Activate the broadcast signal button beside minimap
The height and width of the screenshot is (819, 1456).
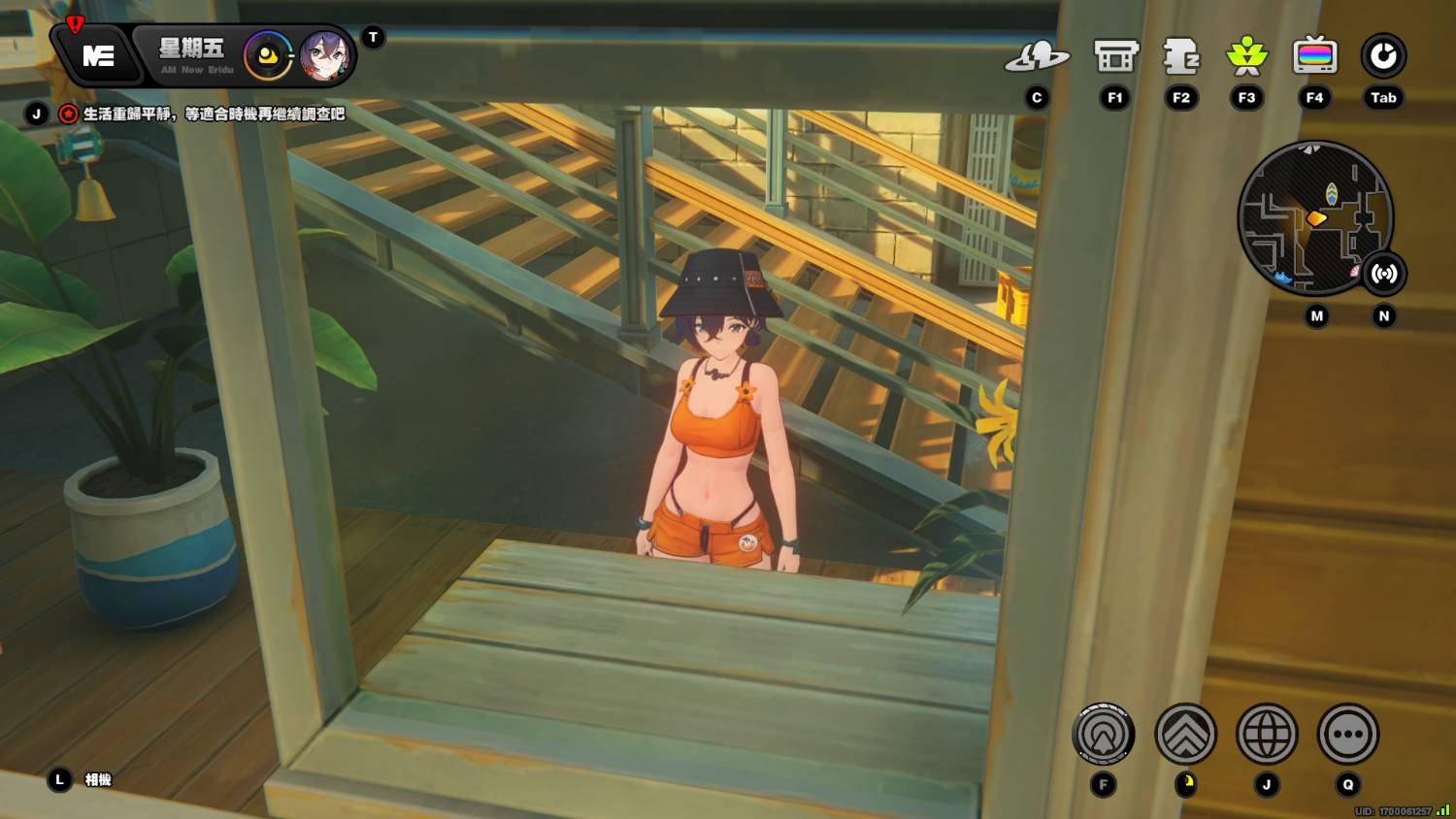click(x=1384, y=275)
